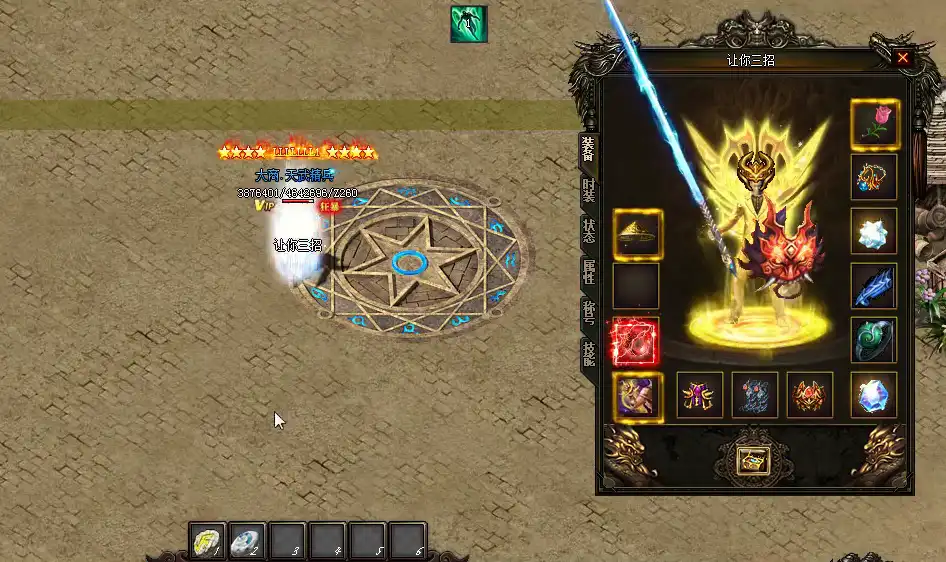Choose the white crystal cluster slot

(874, 232)
